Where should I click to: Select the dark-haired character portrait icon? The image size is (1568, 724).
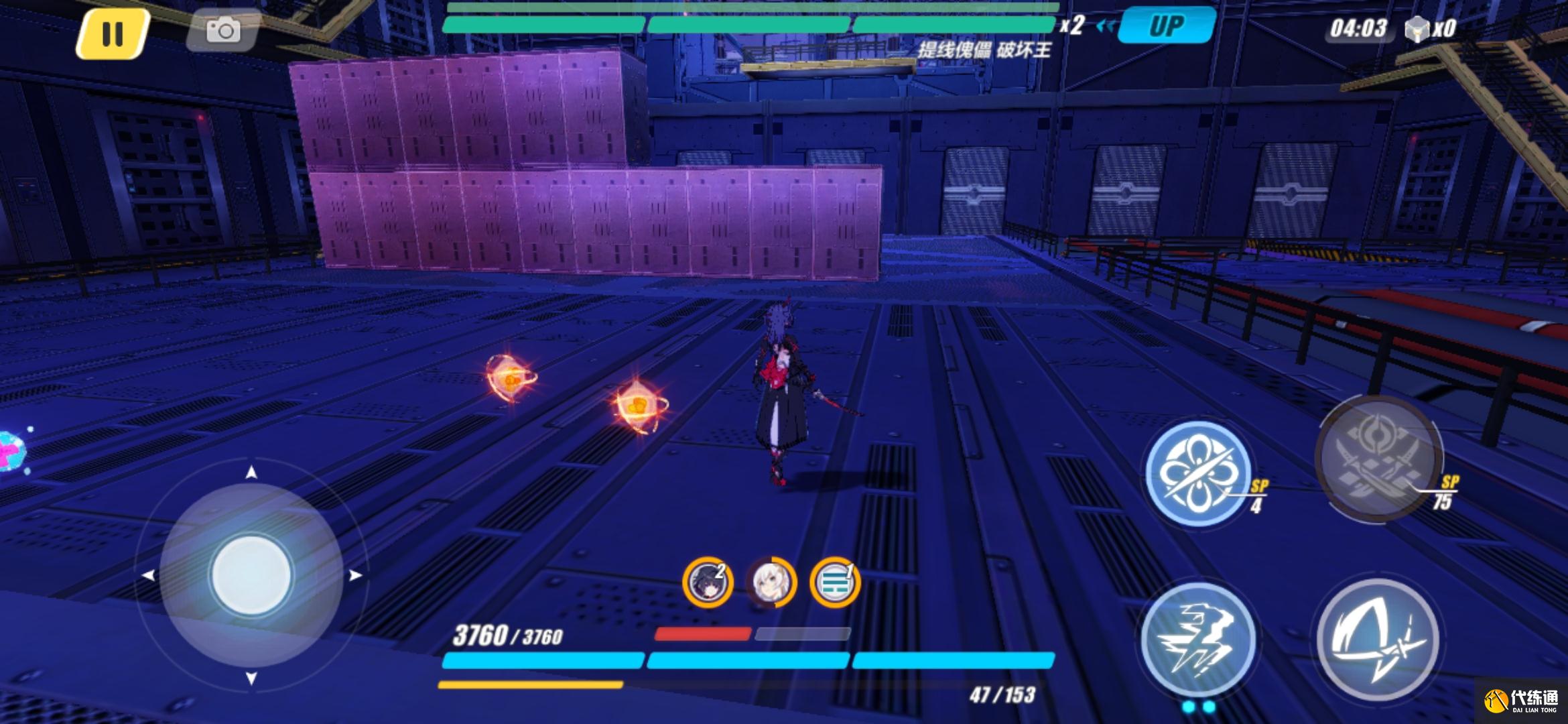point(708,582)
